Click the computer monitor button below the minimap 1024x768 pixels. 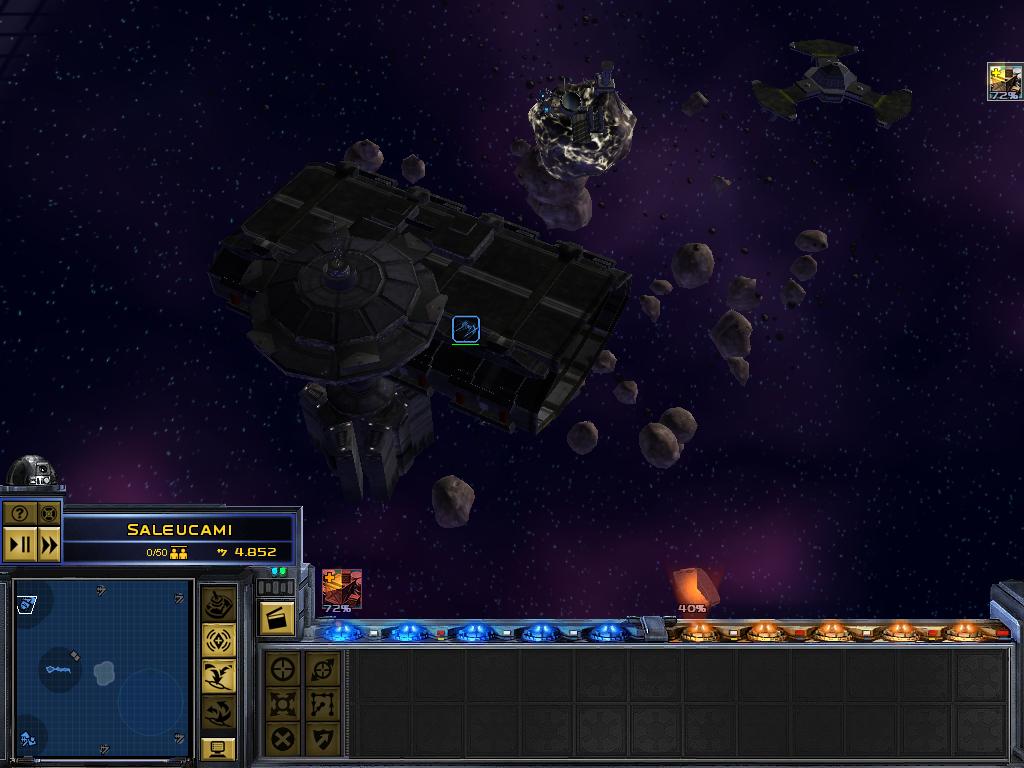[x=219, y=748]
